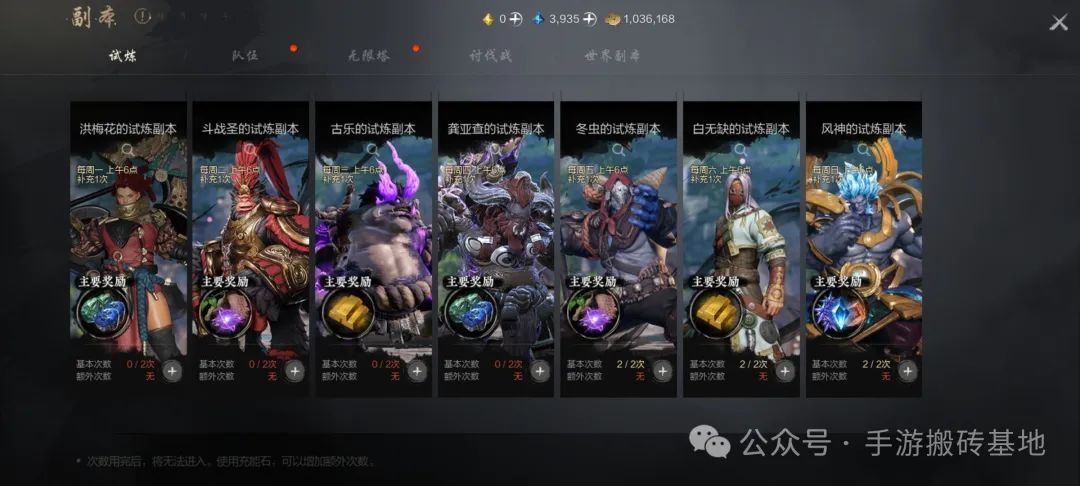
Task: Open the info icon next to 副本 title
Action: tap(142, 17)
